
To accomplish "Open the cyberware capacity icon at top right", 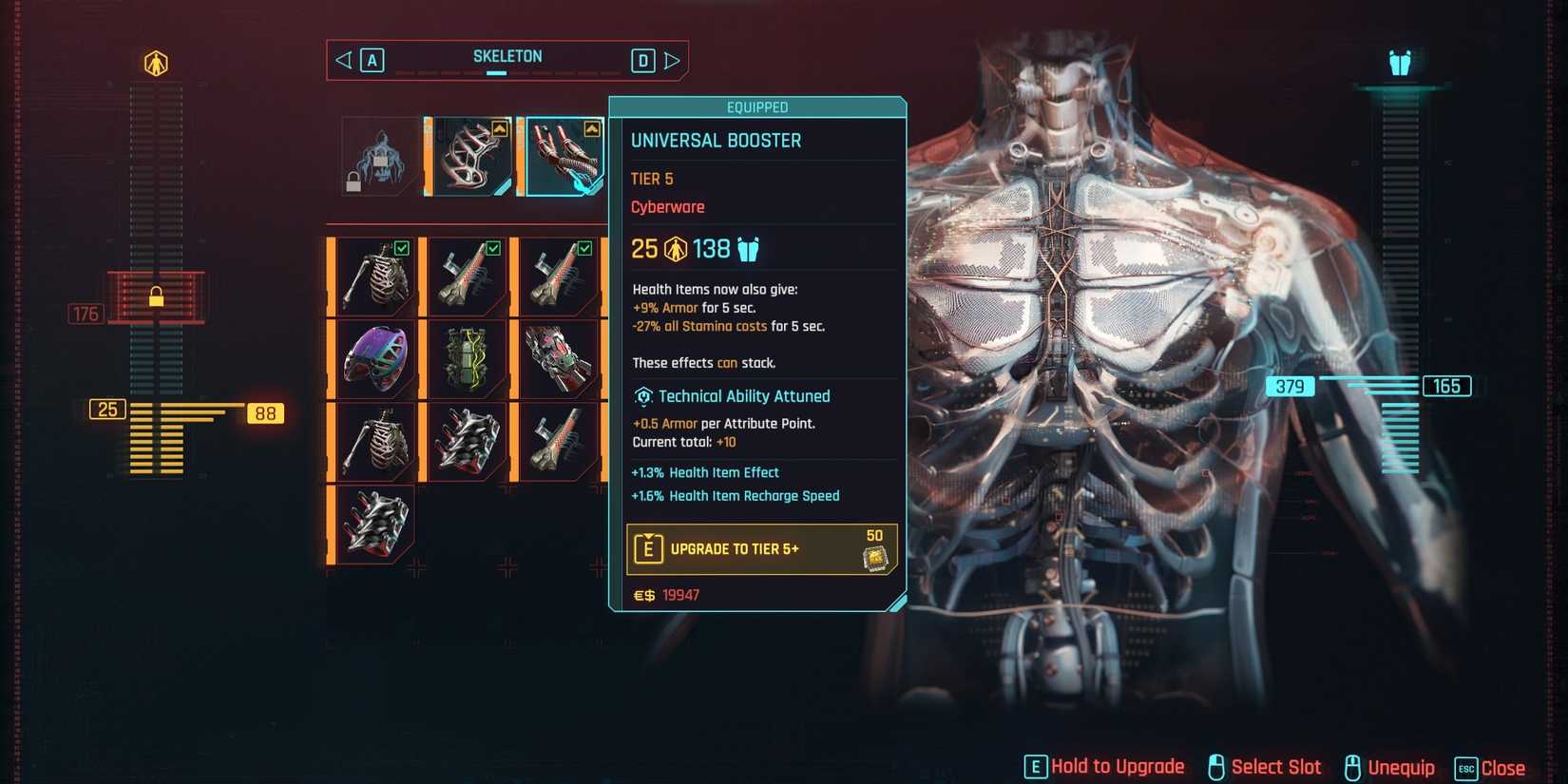I will [1400, 64].
